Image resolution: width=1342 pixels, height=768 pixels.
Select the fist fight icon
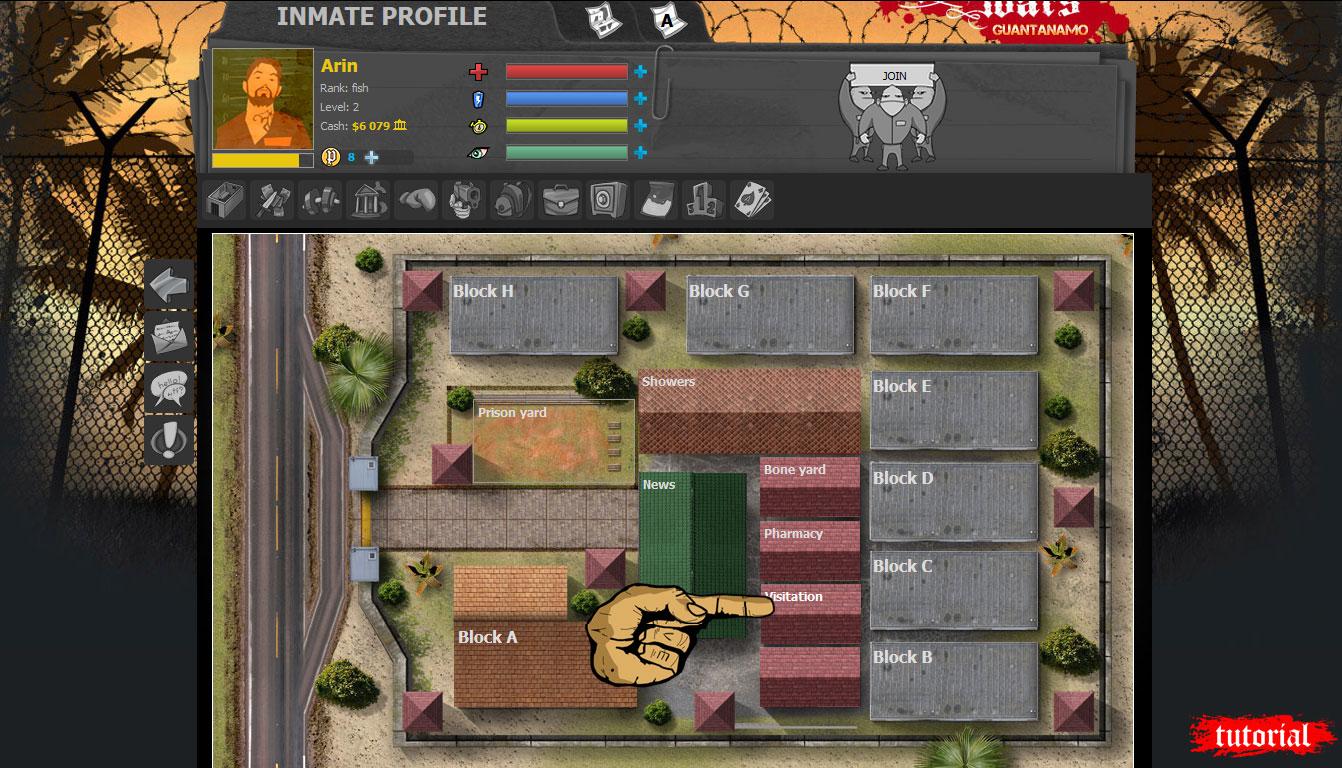click(x=416, y=200)
